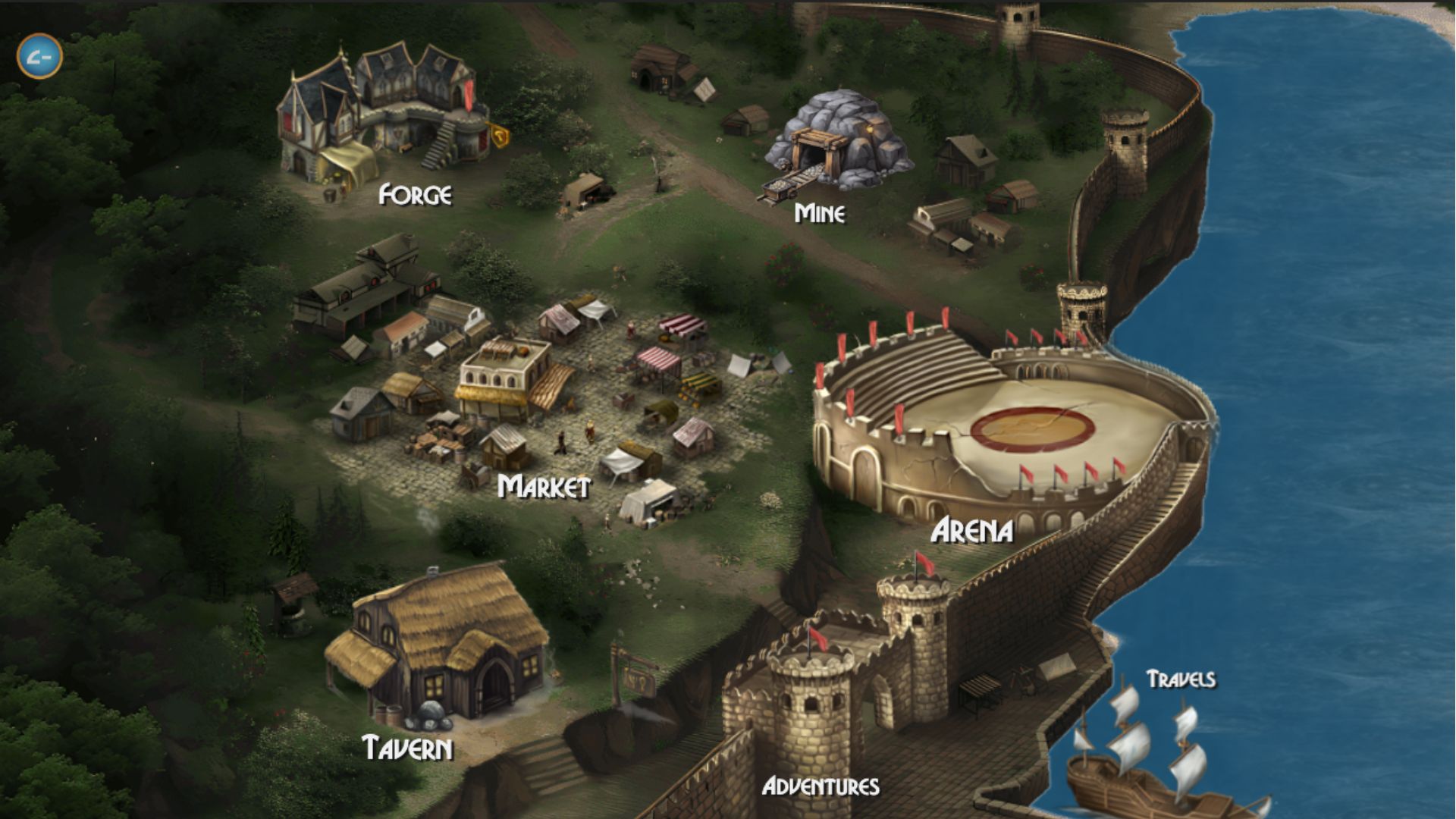Open the Forge location via its name label

pos(414,195)
